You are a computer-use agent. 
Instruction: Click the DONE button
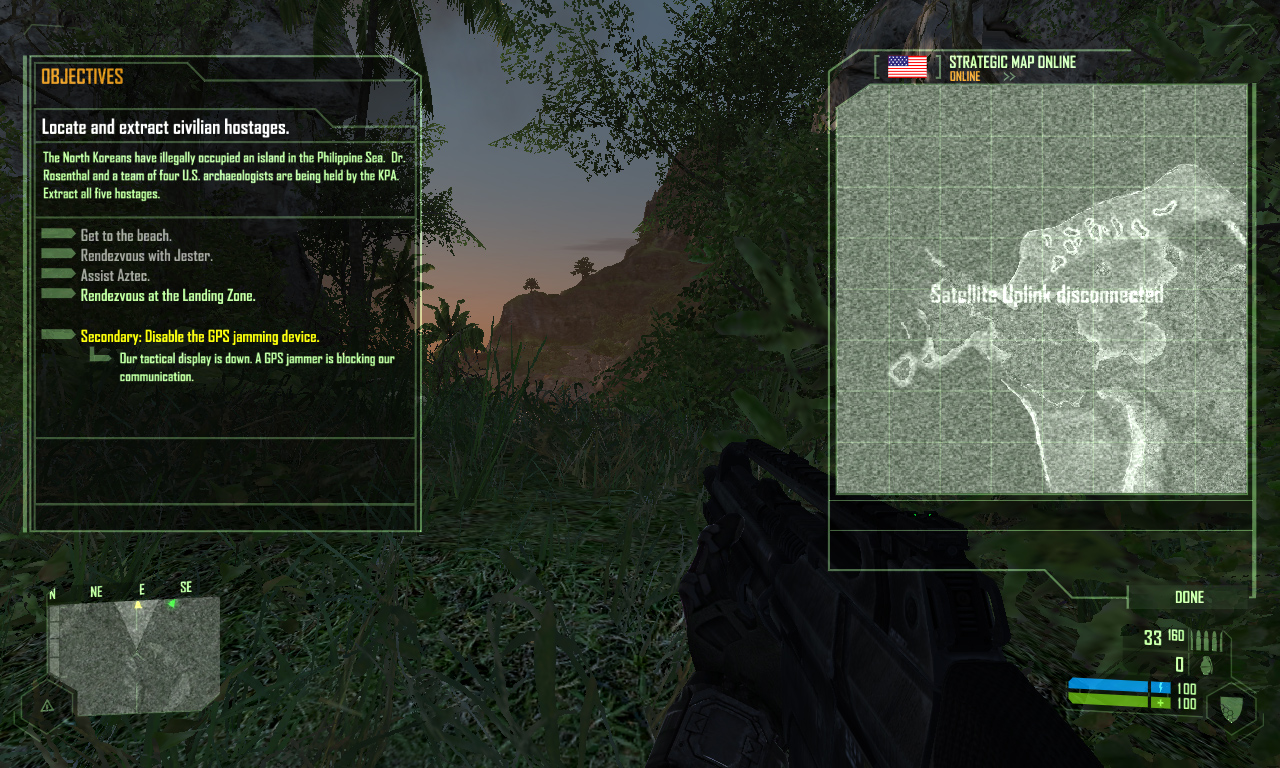click(x=1189, y=597)
